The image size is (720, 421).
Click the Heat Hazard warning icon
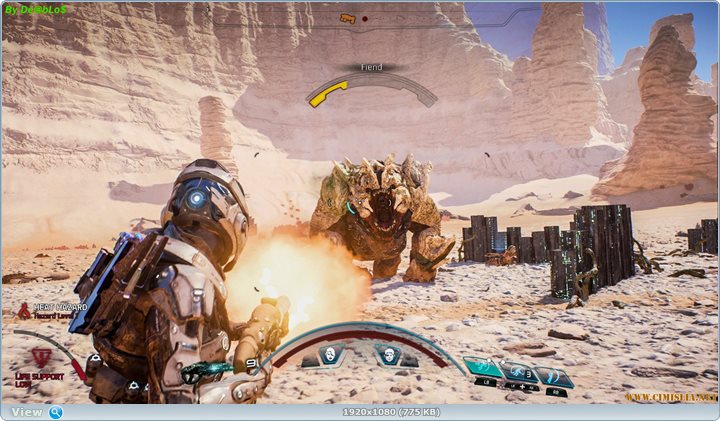coord(22,311)
